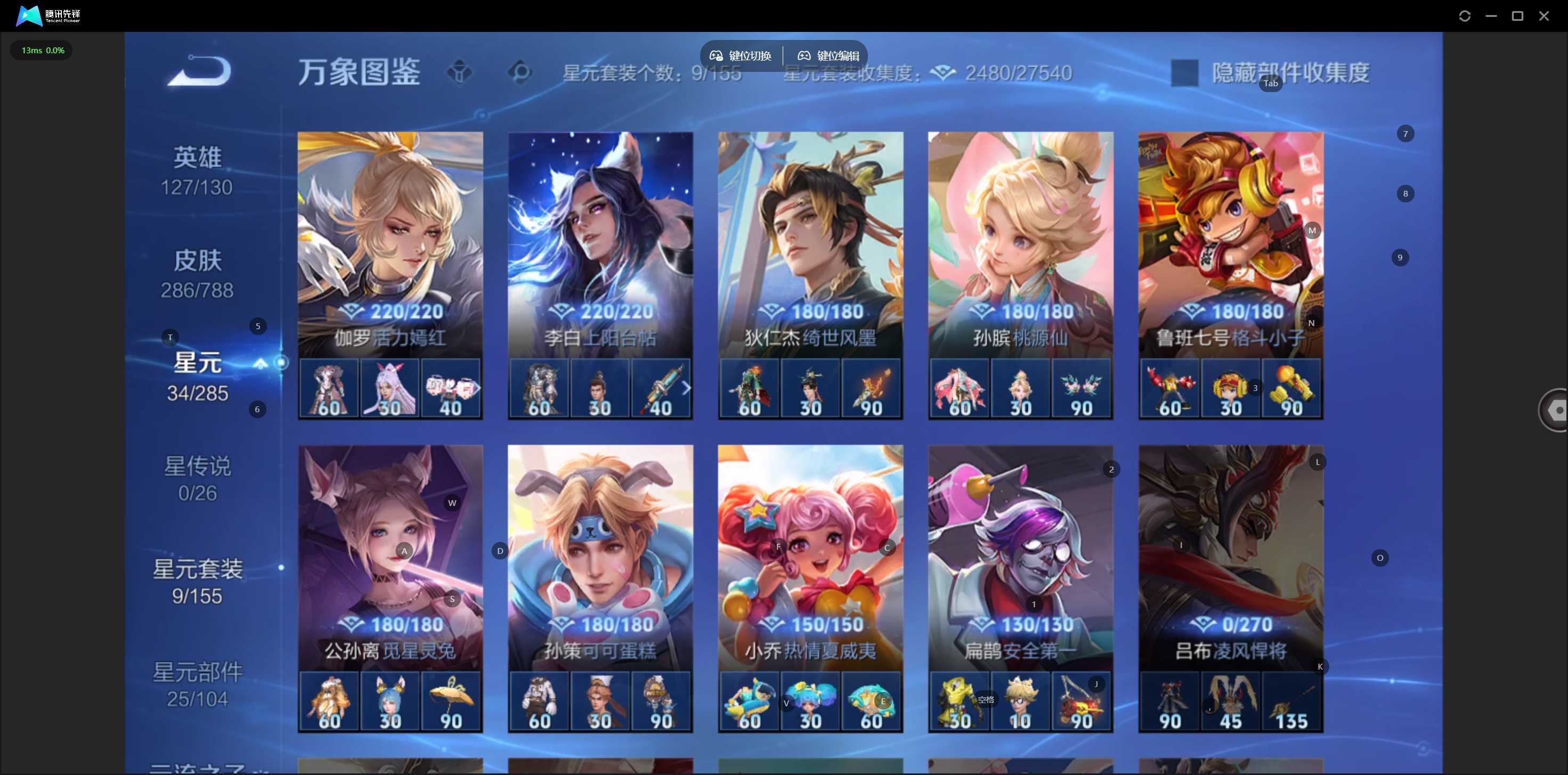Select the 李白 上阳台帖 skin card

[600, 243]
